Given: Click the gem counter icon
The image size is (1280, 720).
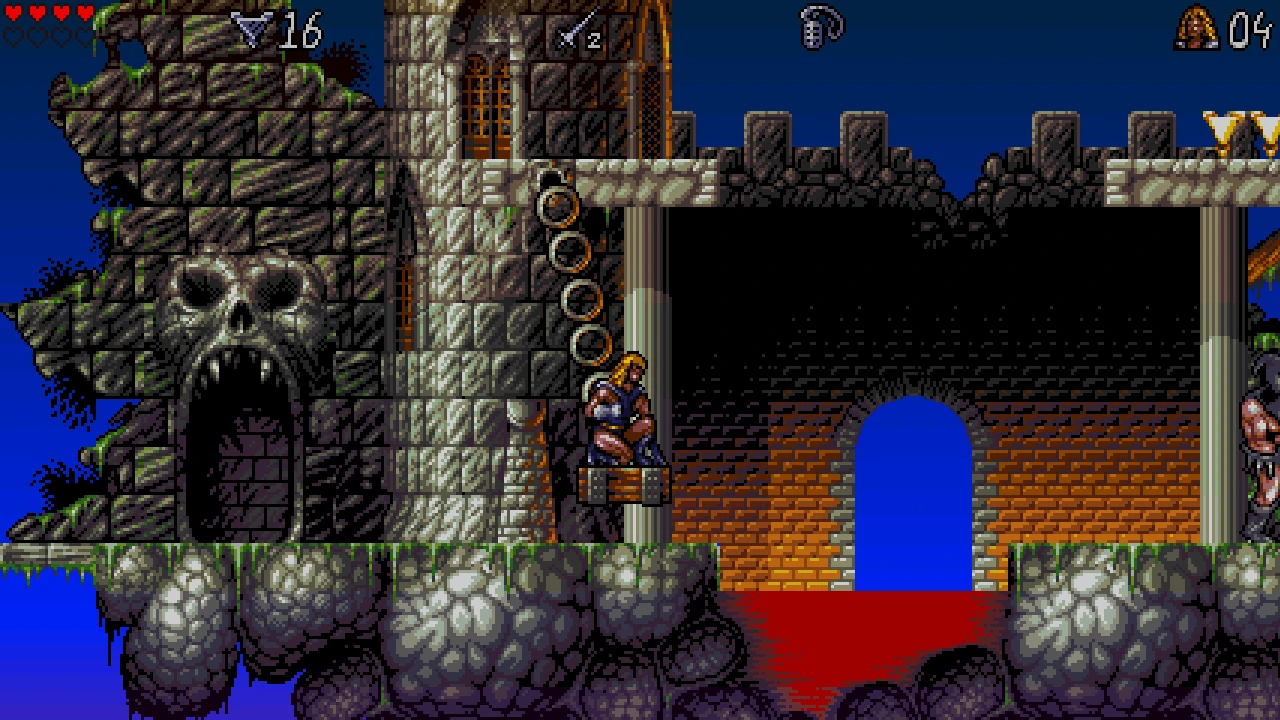Looking at the screenshot, I should tap(251, 29).
